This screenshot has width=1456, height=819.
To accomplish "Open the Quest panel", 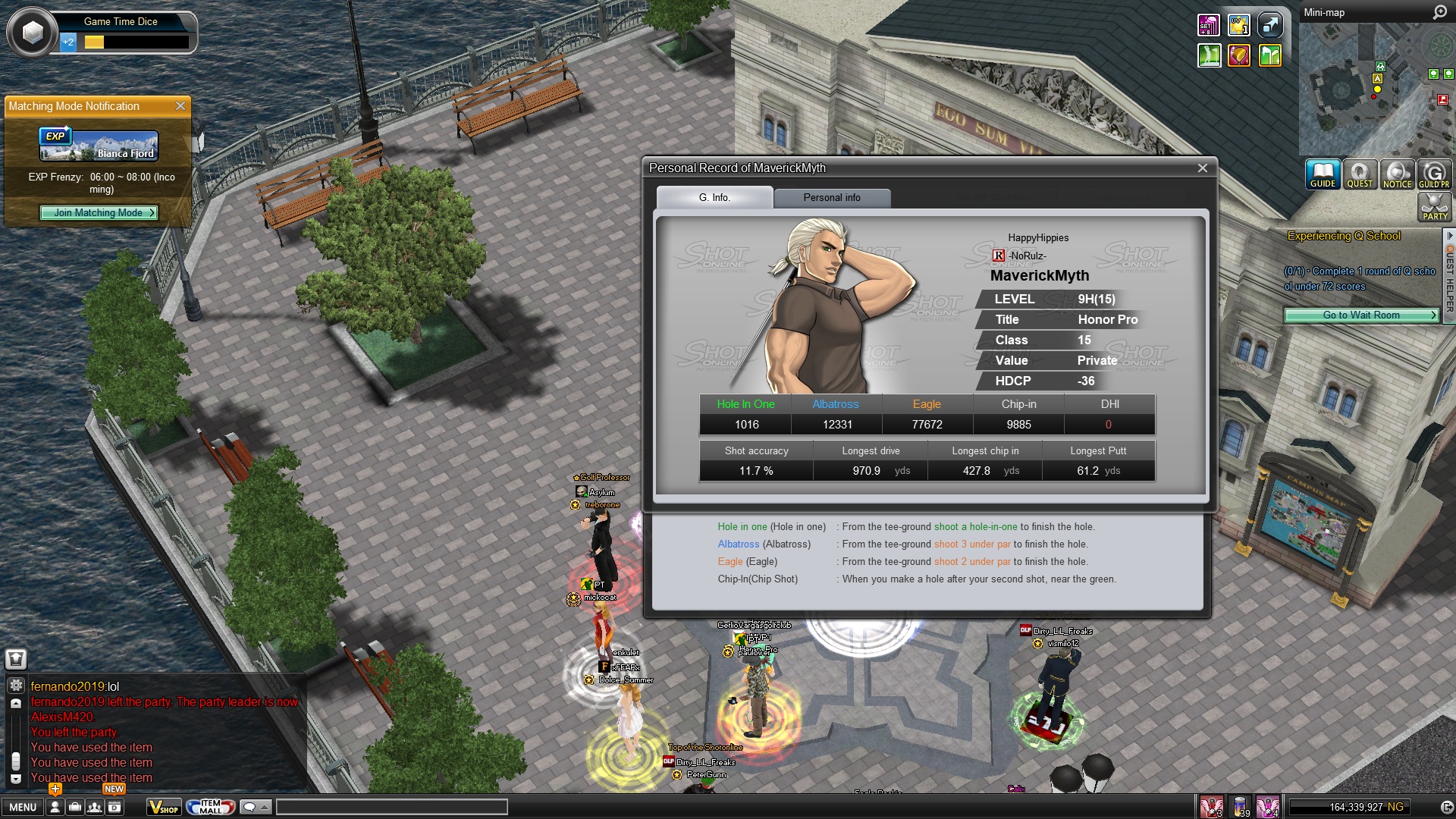I will pyautogui.click(x=1360, y=174).
